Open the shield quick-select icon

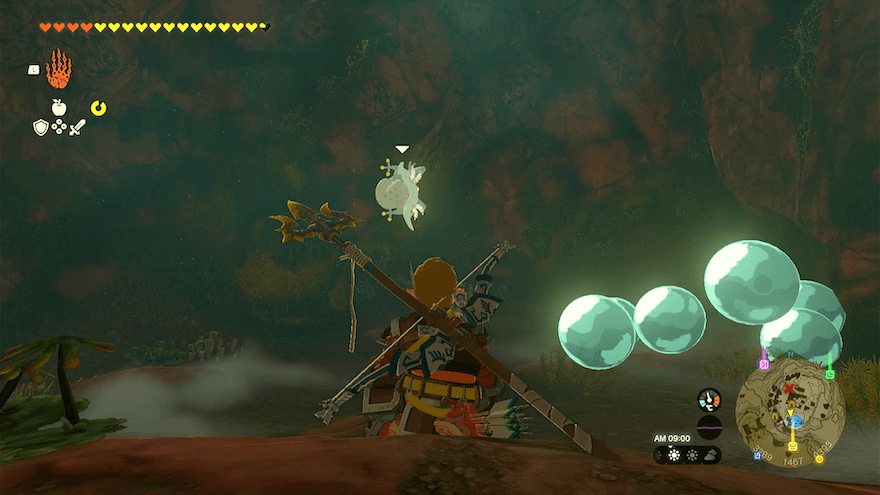[x=41, y=127]
